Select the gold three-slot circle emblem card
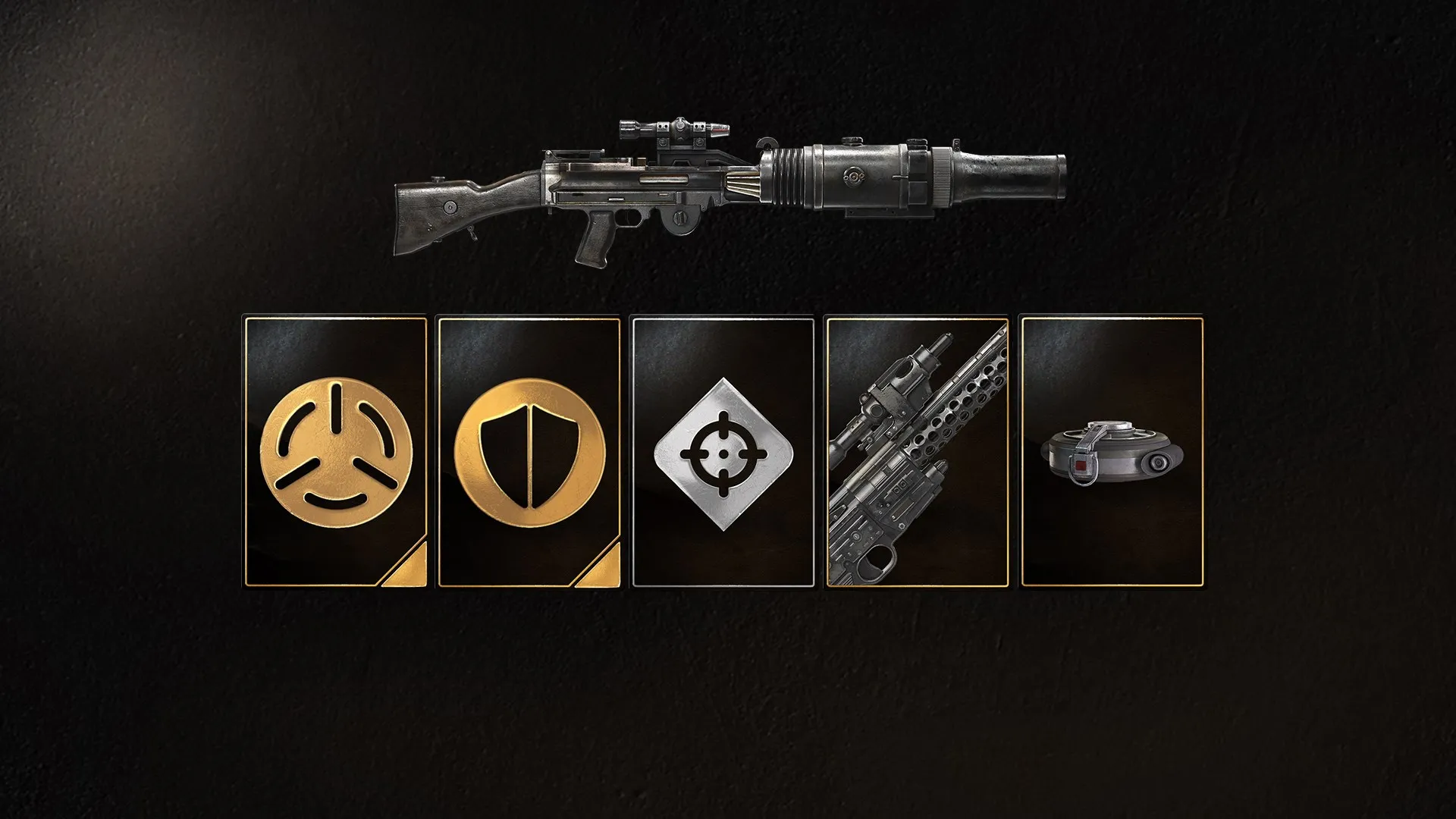The height and width of the screenshot is (819, 1456). [335, 453]
